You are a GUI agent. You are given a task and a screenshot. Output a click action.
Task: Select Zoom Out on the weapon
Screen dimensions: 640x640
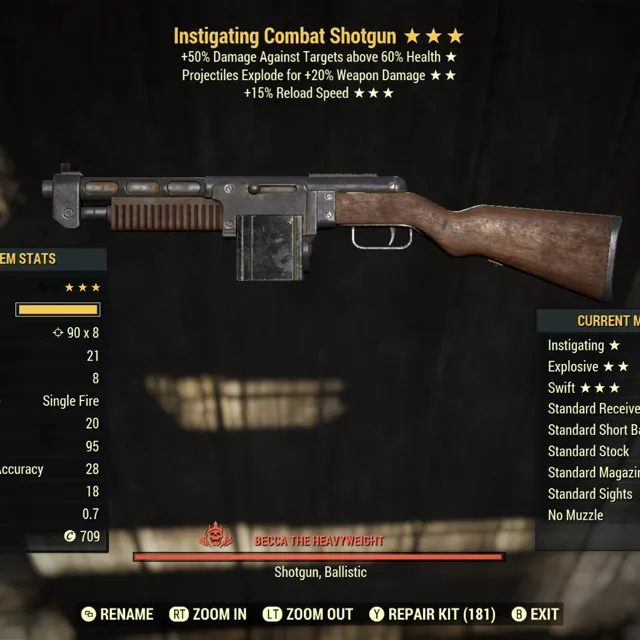tap(308, 614)
